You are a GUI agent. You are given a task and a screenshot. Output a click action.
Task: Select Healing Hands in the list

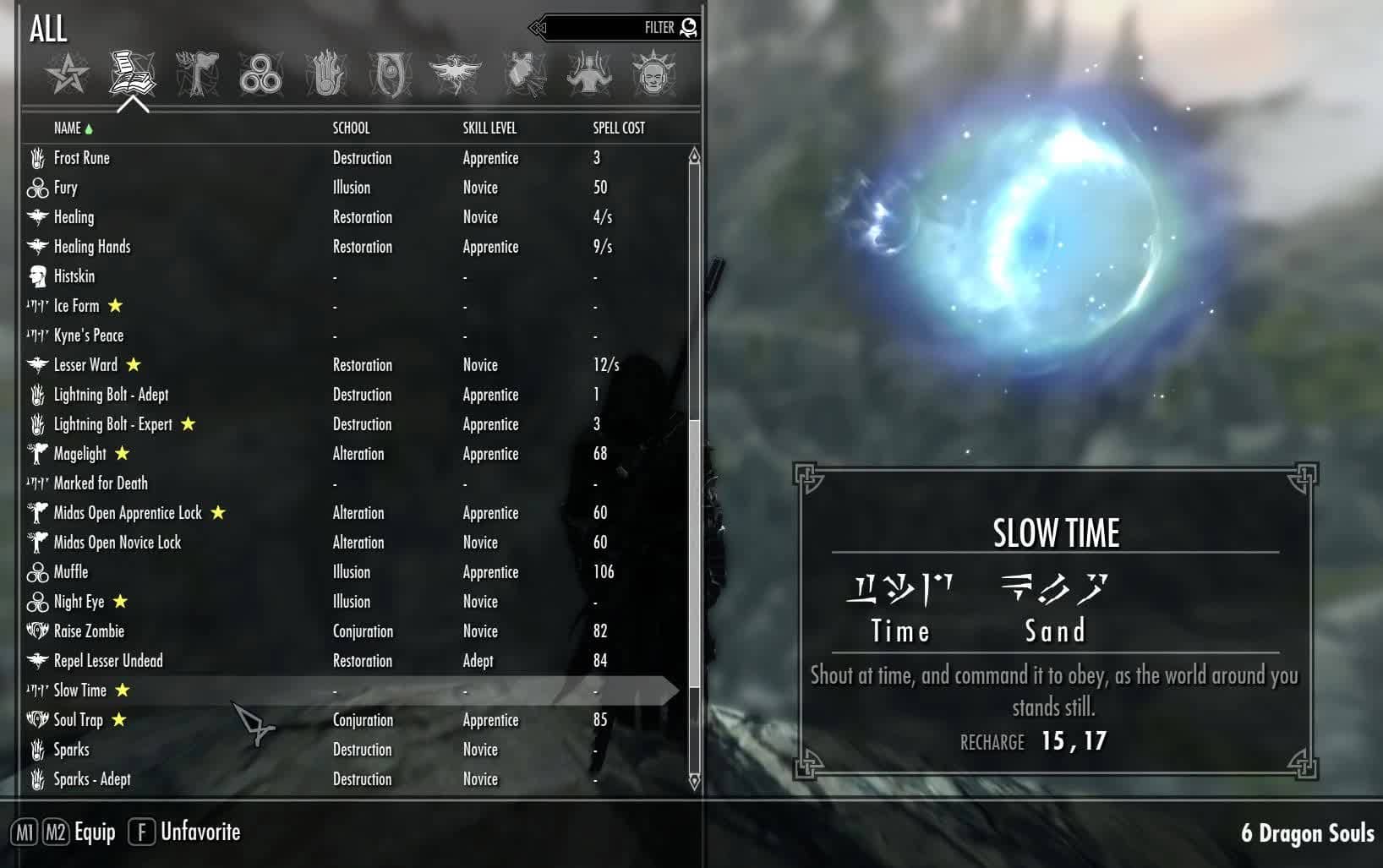pos(92,247)
